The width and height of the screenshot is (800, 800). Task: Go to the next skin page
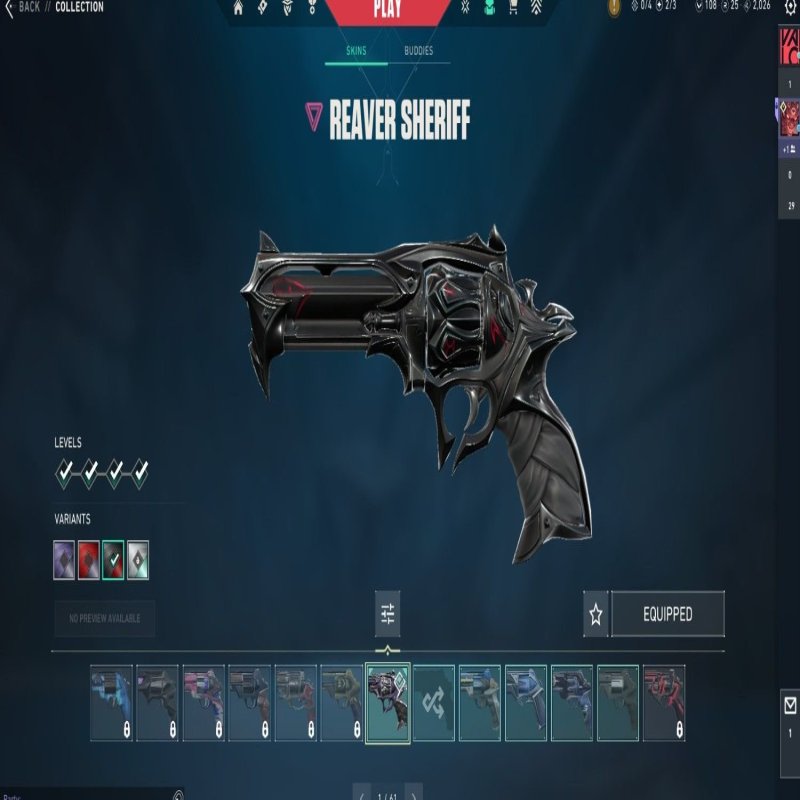(x=414, y=794)
